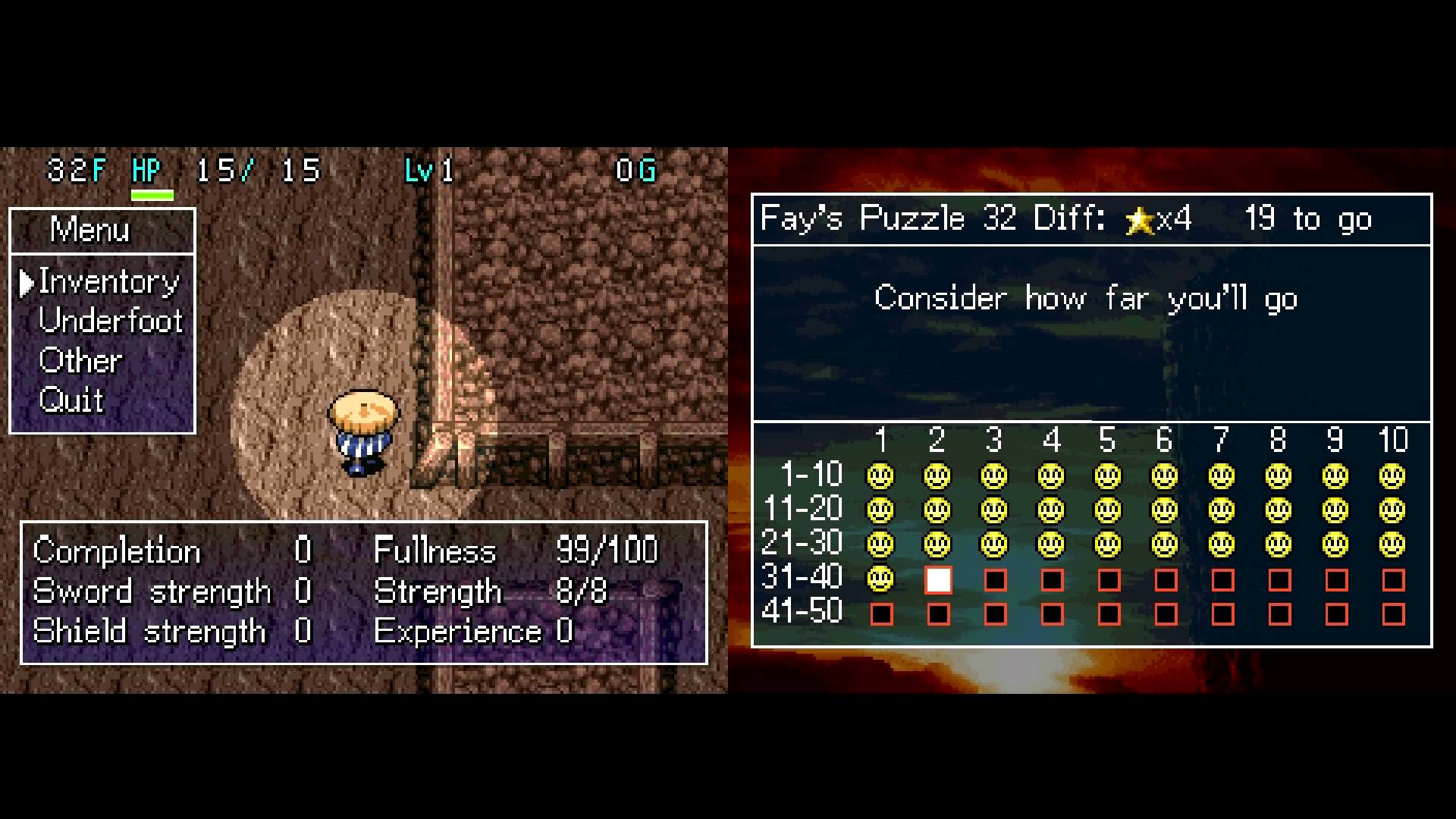The height and width of the screenshot is (819, 1456).
Task: Select the Underfoot menu option
Action: point(111,322)
